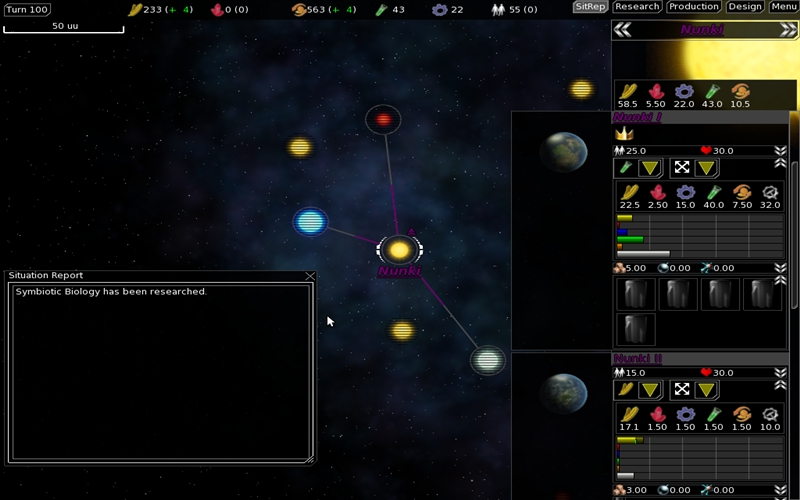Screen dimensions: 800x500
Task: Open Nunki I primary focus dropdown
Action: 650,168
